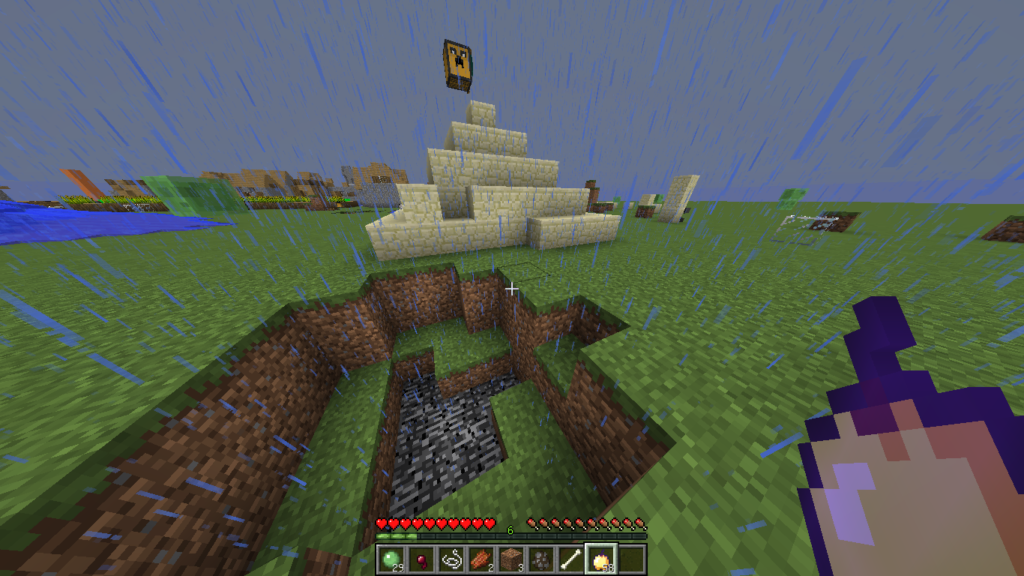Select the slimeball stack in the hotbar
1024x576 pixels.
tap(391, 559)
